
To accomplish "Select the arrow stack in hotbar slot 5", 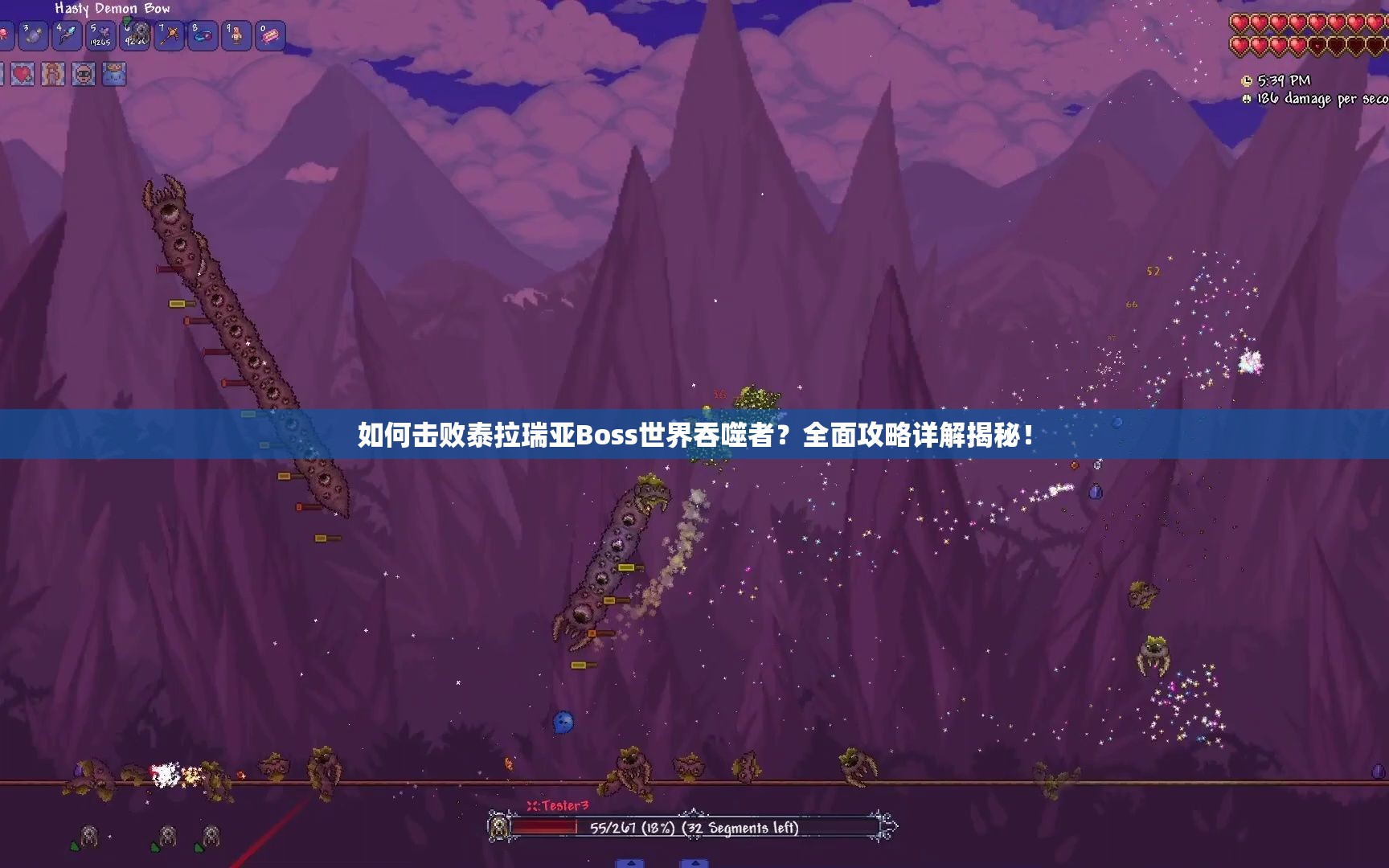I will click(100, 35).
